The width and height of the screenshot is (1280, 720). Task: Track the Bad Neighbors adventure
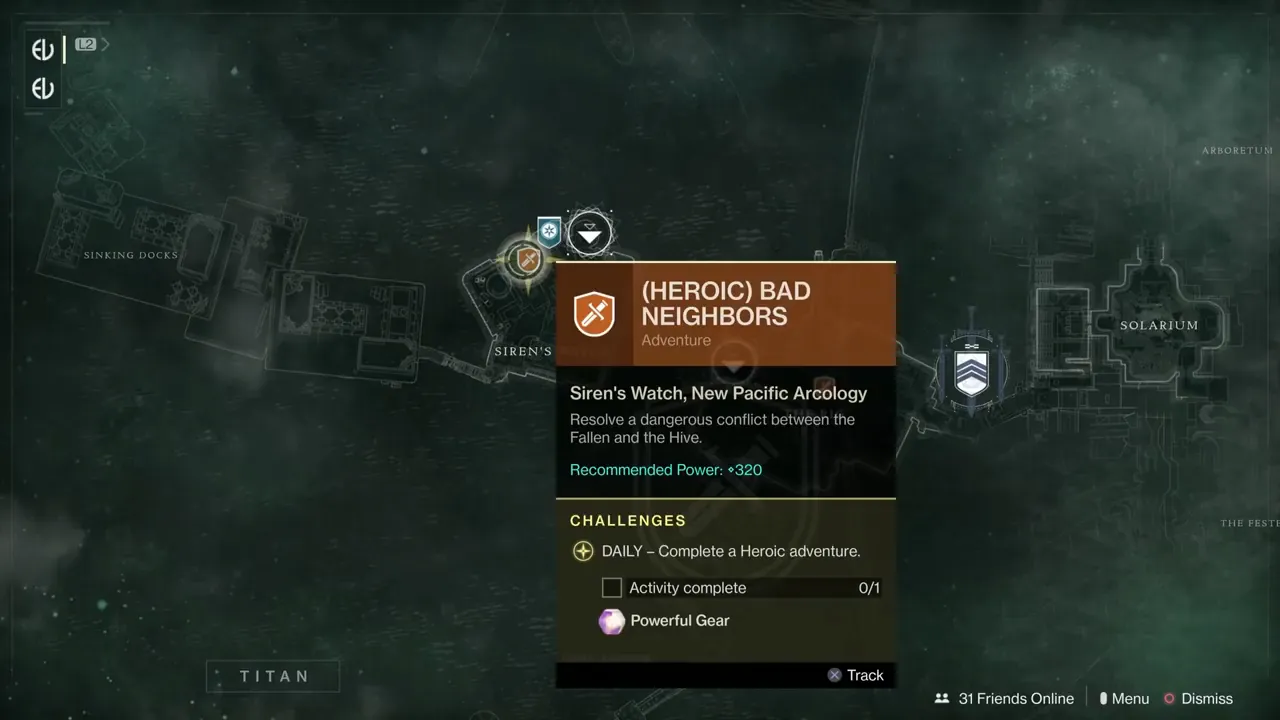coord(856,675)
